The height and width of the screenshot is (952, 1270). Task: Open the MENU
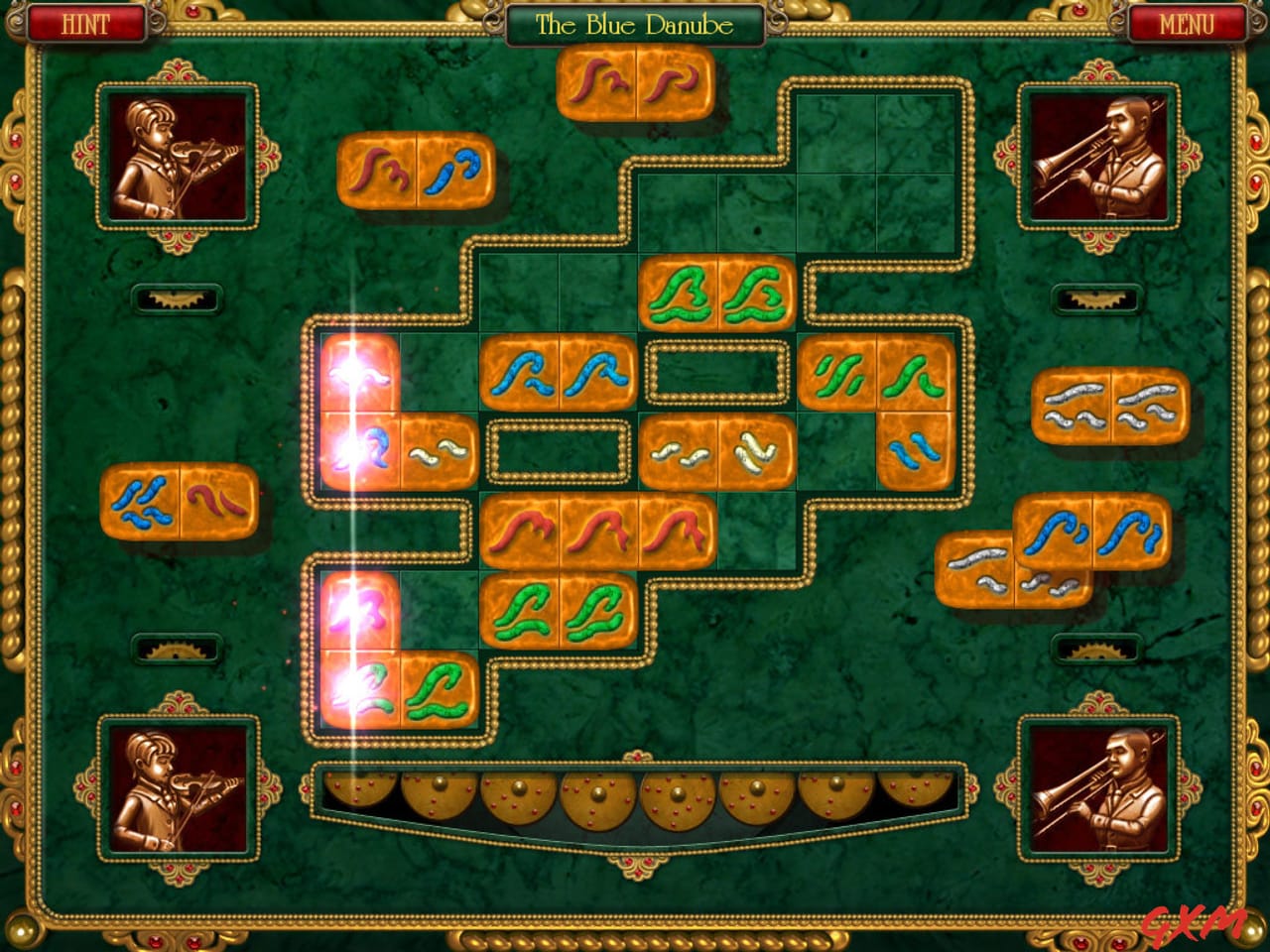click(x=1187, y=22)
